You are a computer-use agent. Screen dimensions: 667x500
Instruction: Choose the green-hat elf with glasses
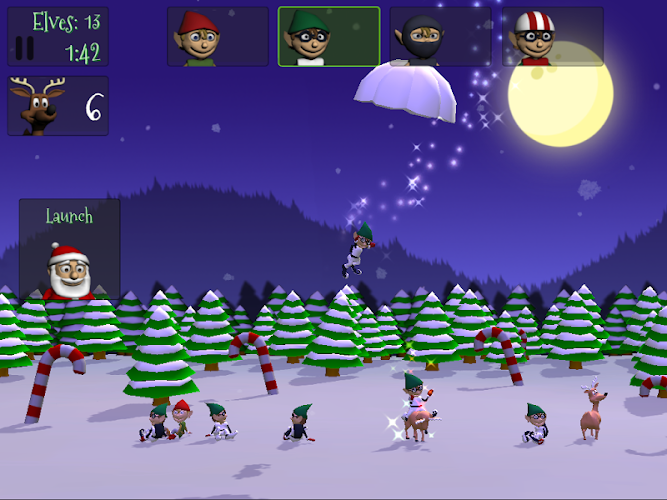pyautogui.click(x=329, y=37)
